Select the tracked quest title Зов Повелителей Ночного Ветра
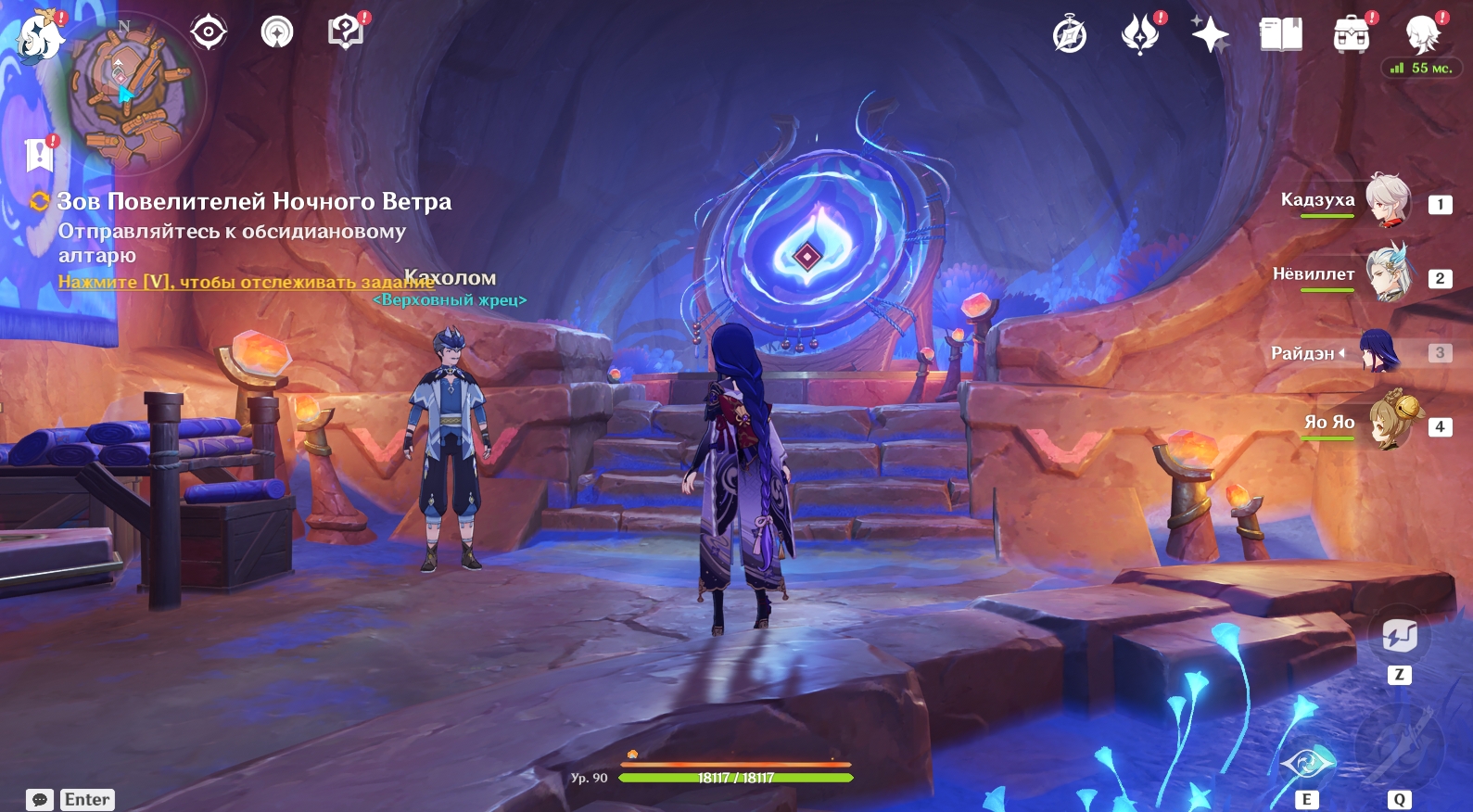The width and height of the screenshot is (1473, 812). tap(254, 201)
